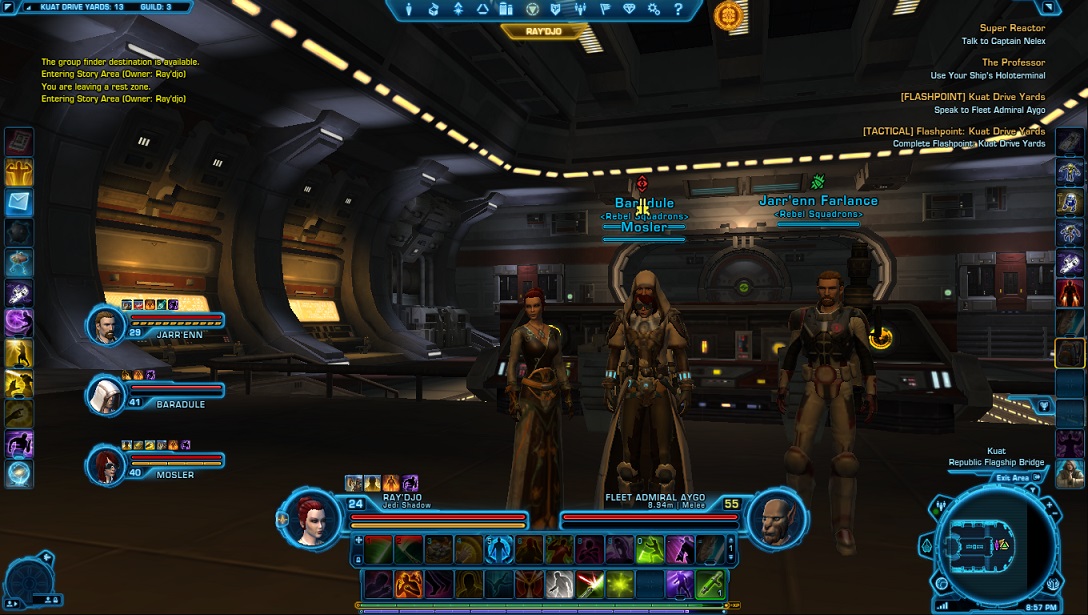Activate the glowing blue figure ability in slot 5
The height and width of the screenshot is (615, 1088).
[498, 549]
